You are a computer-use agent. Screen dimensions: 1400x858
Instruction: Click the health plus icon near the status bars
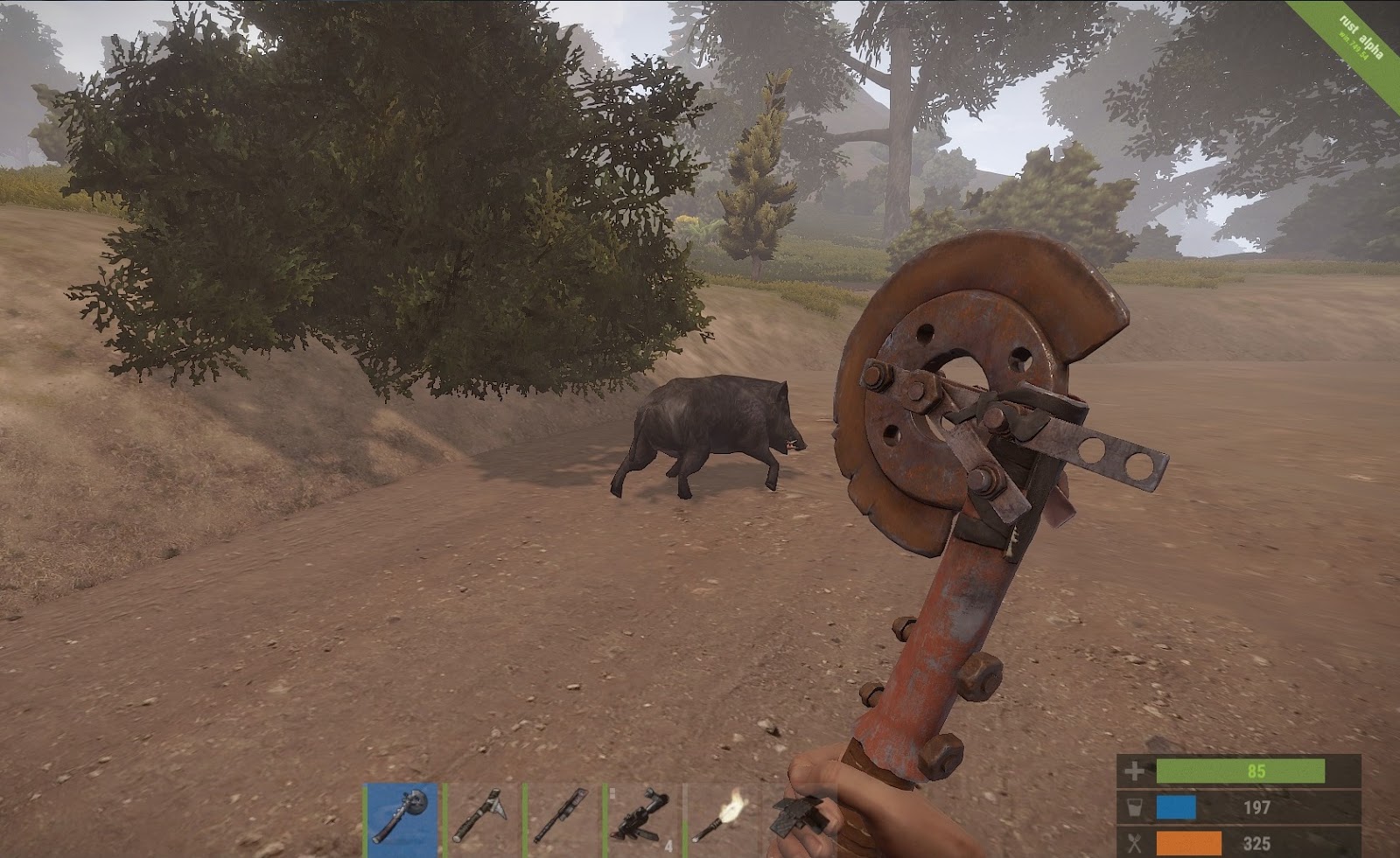[1133, 771]
